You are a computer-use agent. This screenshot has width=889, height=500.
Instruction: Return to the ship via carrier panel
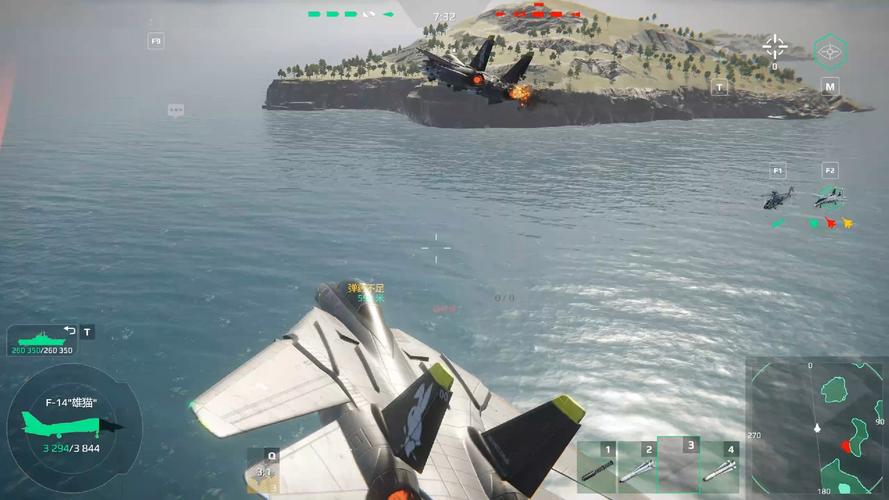pos(42,340)
